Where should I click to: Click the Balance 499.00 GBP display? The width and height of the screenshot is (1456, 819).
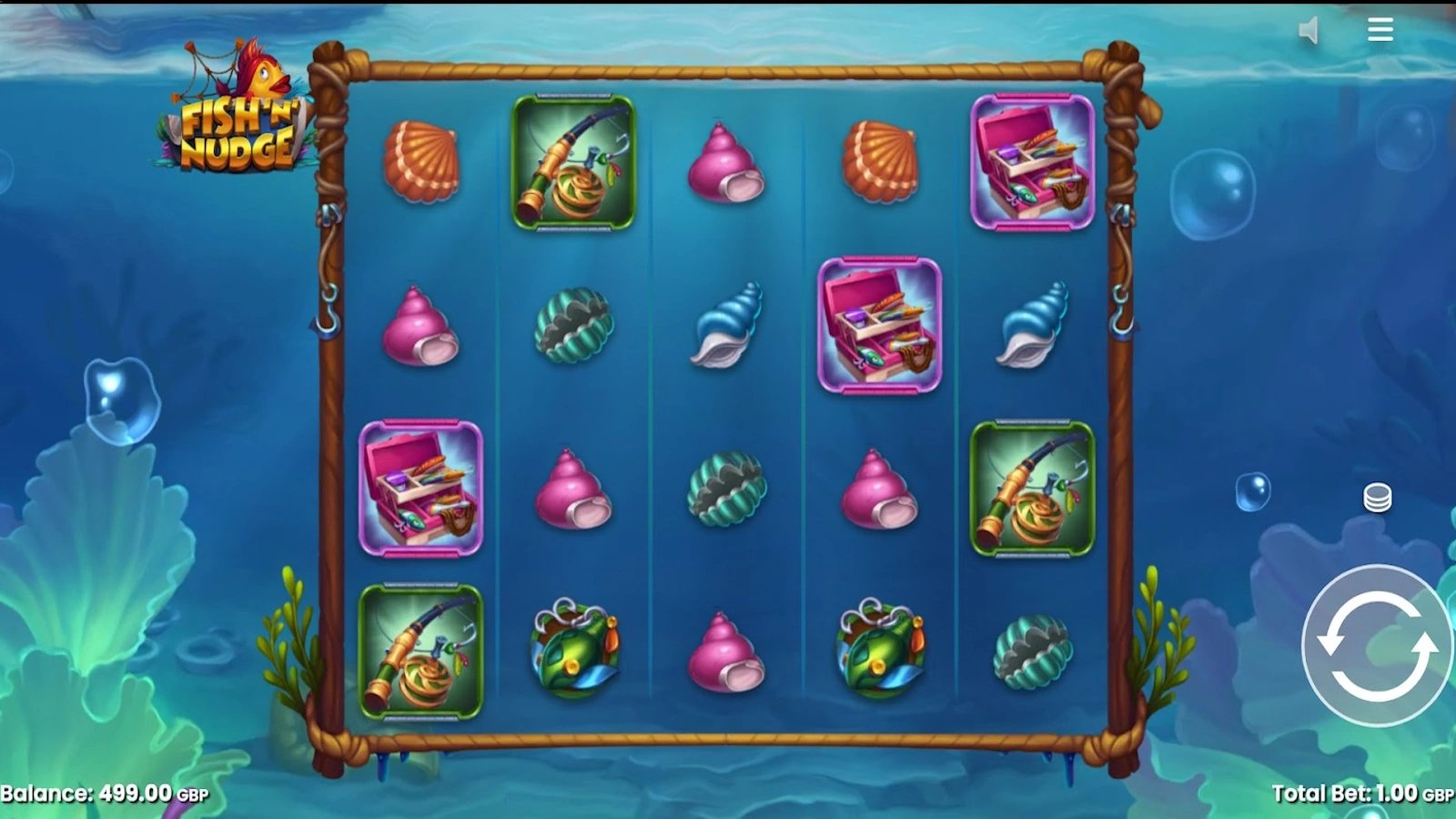pos(105,794)
